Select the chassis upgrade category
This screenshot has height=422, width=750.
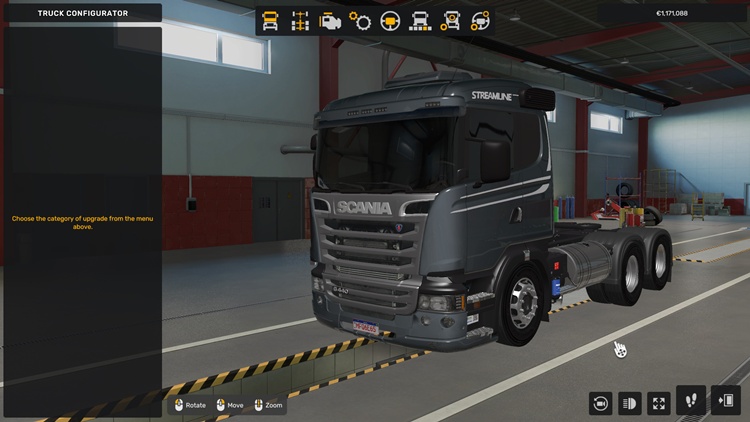[x=299, y=20]
